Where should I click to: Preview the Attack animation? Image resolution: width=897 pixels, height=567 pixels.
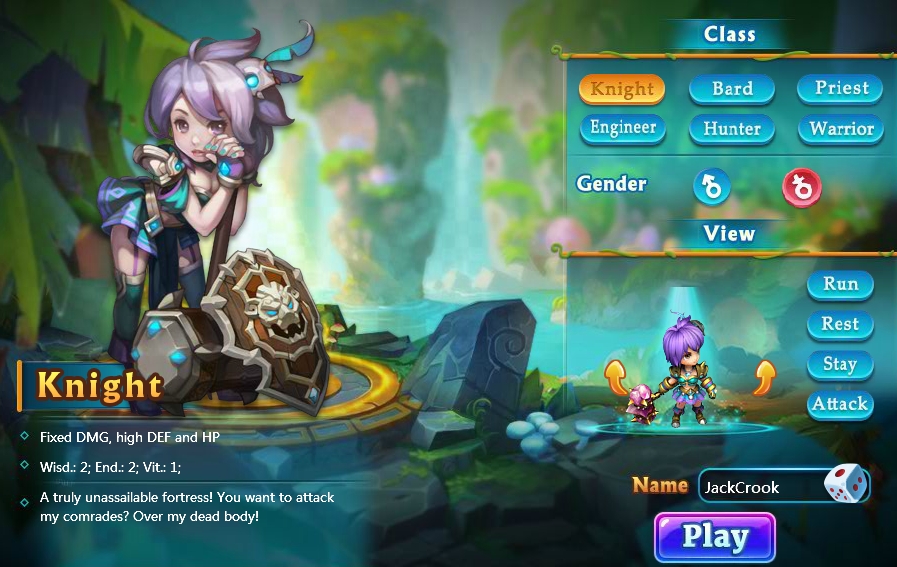click(x=840, y=404)
